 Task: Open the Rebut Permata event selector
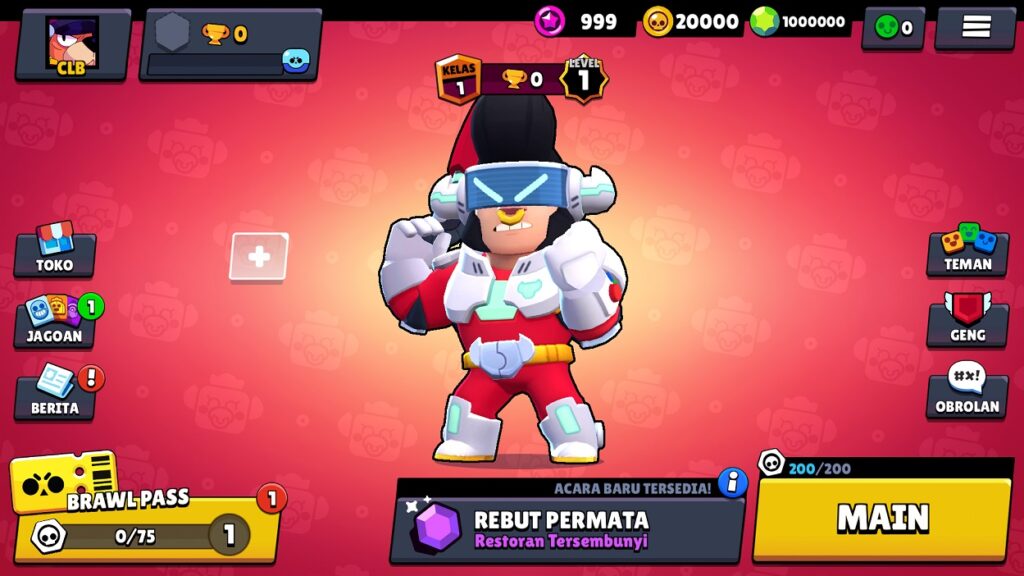(566, 529)
